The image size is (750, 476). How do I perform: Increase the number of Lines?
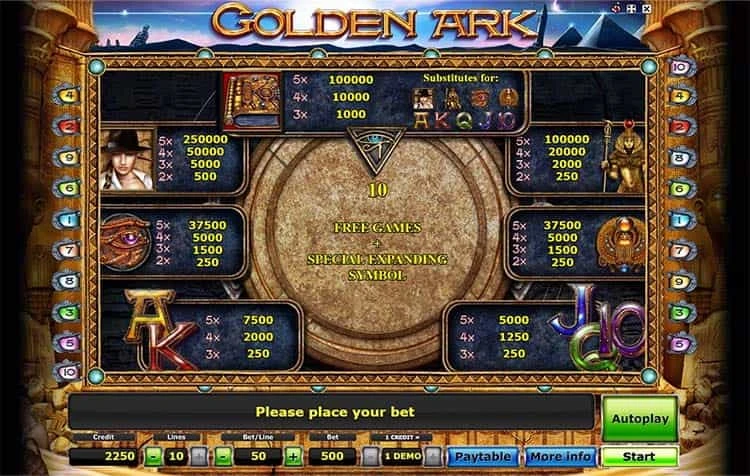199,457
